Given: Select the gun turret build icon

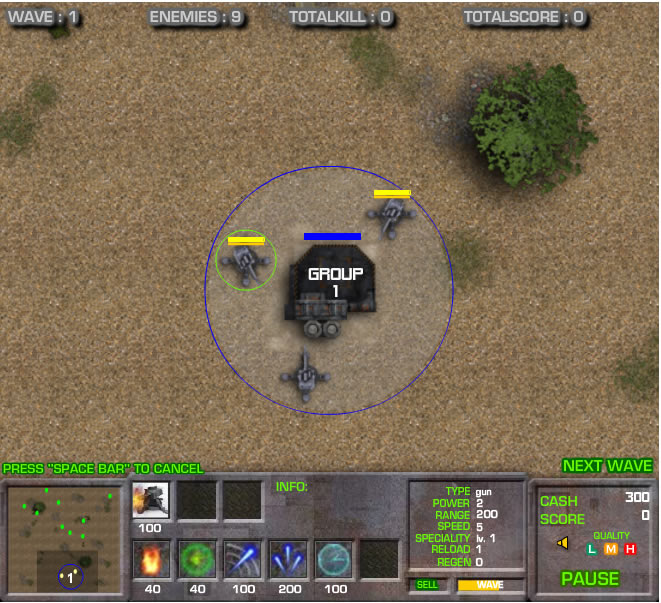Looking at the screenshot, I should click(x=150, y=500).
